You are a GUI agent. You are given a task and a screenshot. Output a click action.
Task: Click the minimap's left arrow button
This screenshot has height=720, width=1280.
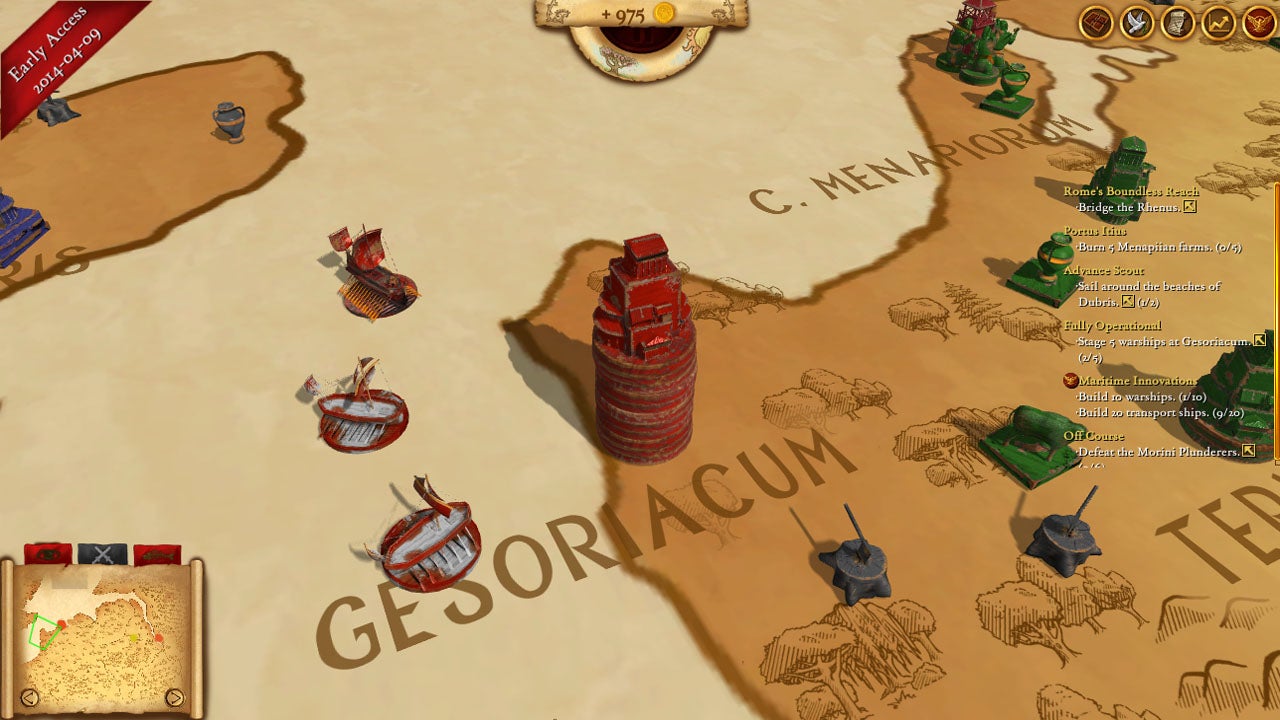coord(29,697)
